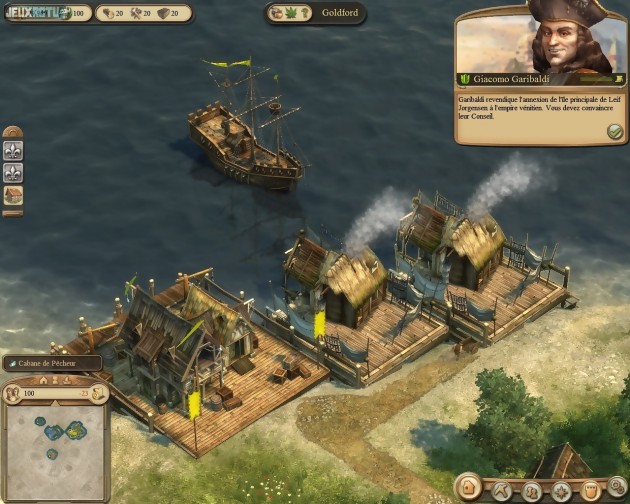Click the scroll icon beside the minimap
This screenshot has width=630, height=504.
97,393
